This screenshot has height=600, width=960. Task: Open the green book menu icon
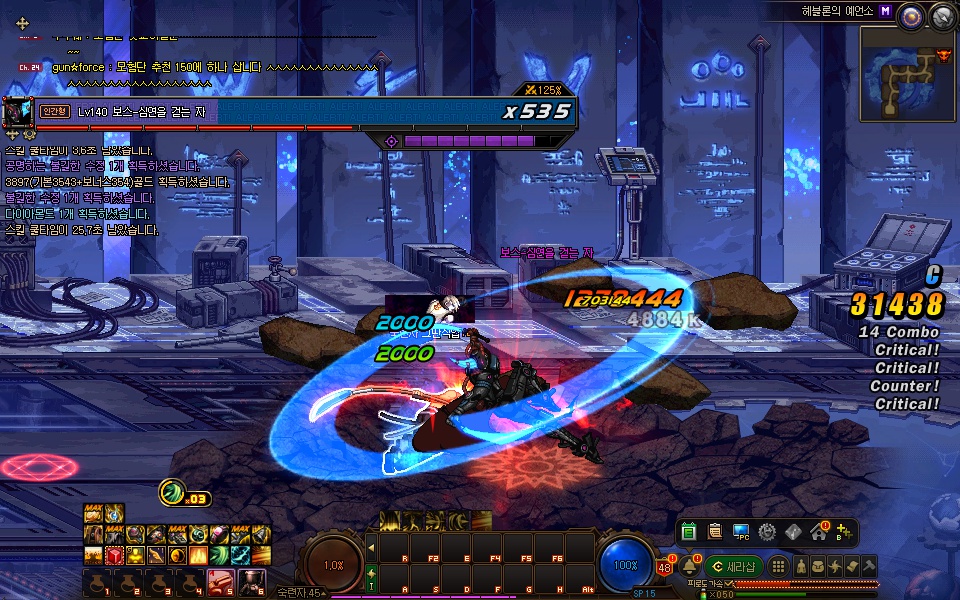pyautogui.click(x=689, y=532)
